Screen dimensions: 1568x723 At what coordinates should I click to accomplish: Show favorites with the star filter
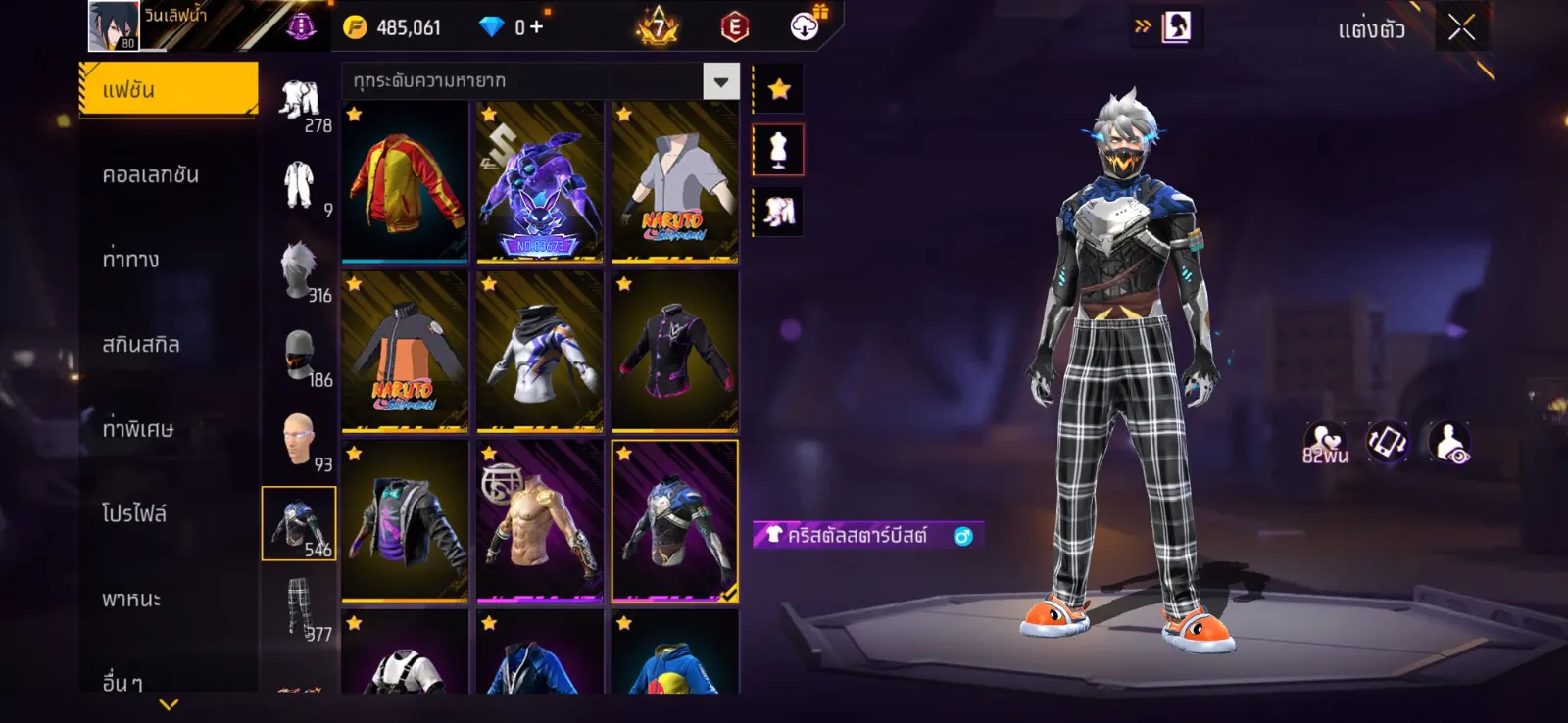pyautogui.click(x=779, y=90)
